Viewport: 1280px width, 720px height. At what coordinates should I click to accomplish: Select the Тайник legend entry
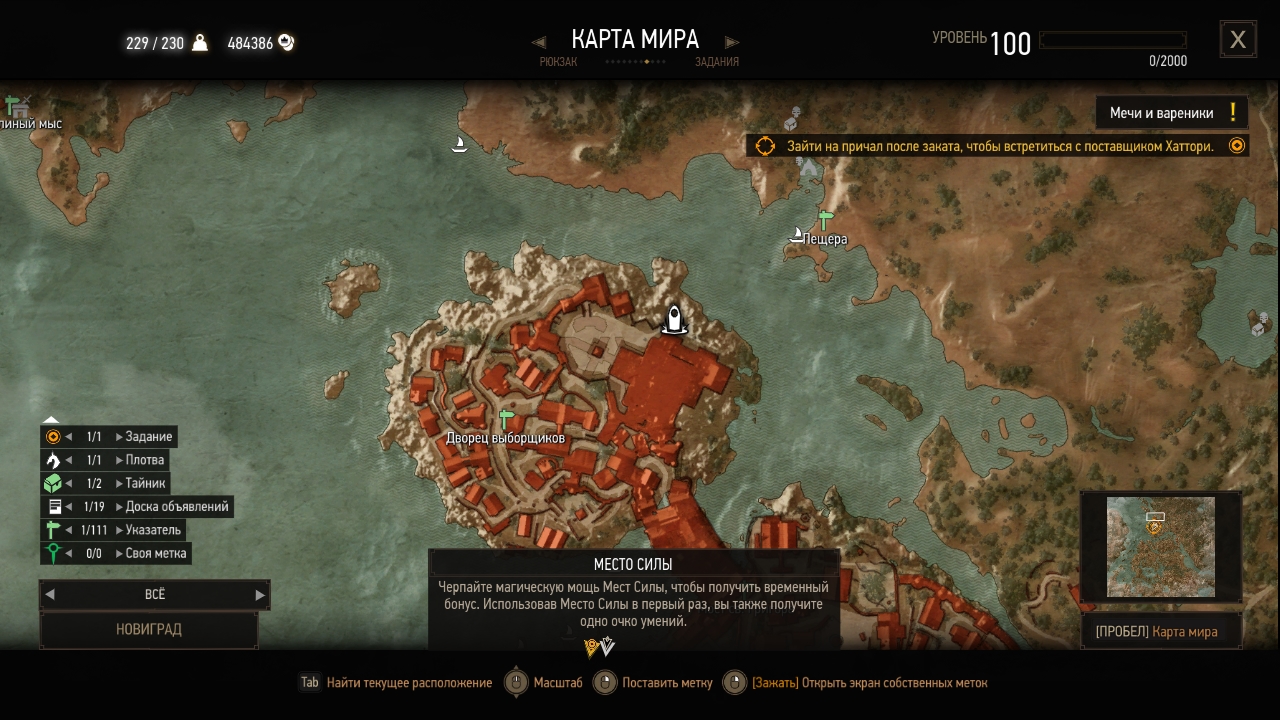[146, 483]
